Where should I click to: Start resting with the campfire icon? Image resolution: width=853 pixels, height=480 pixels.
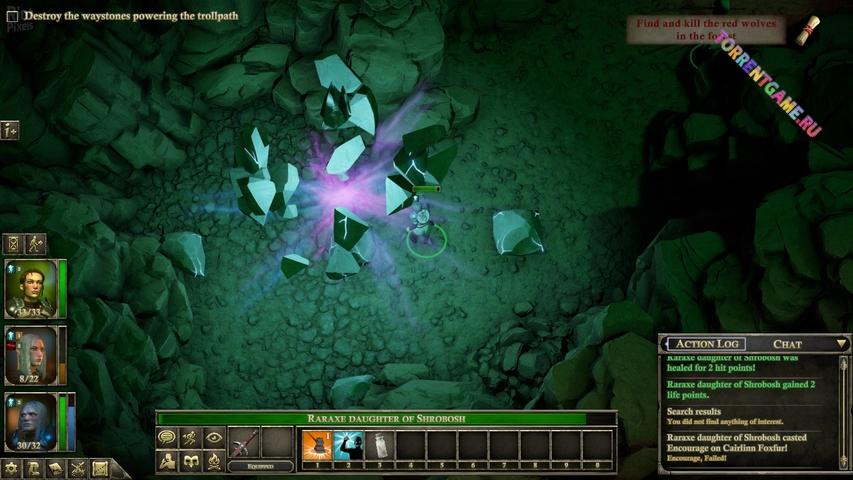[213, 461]
